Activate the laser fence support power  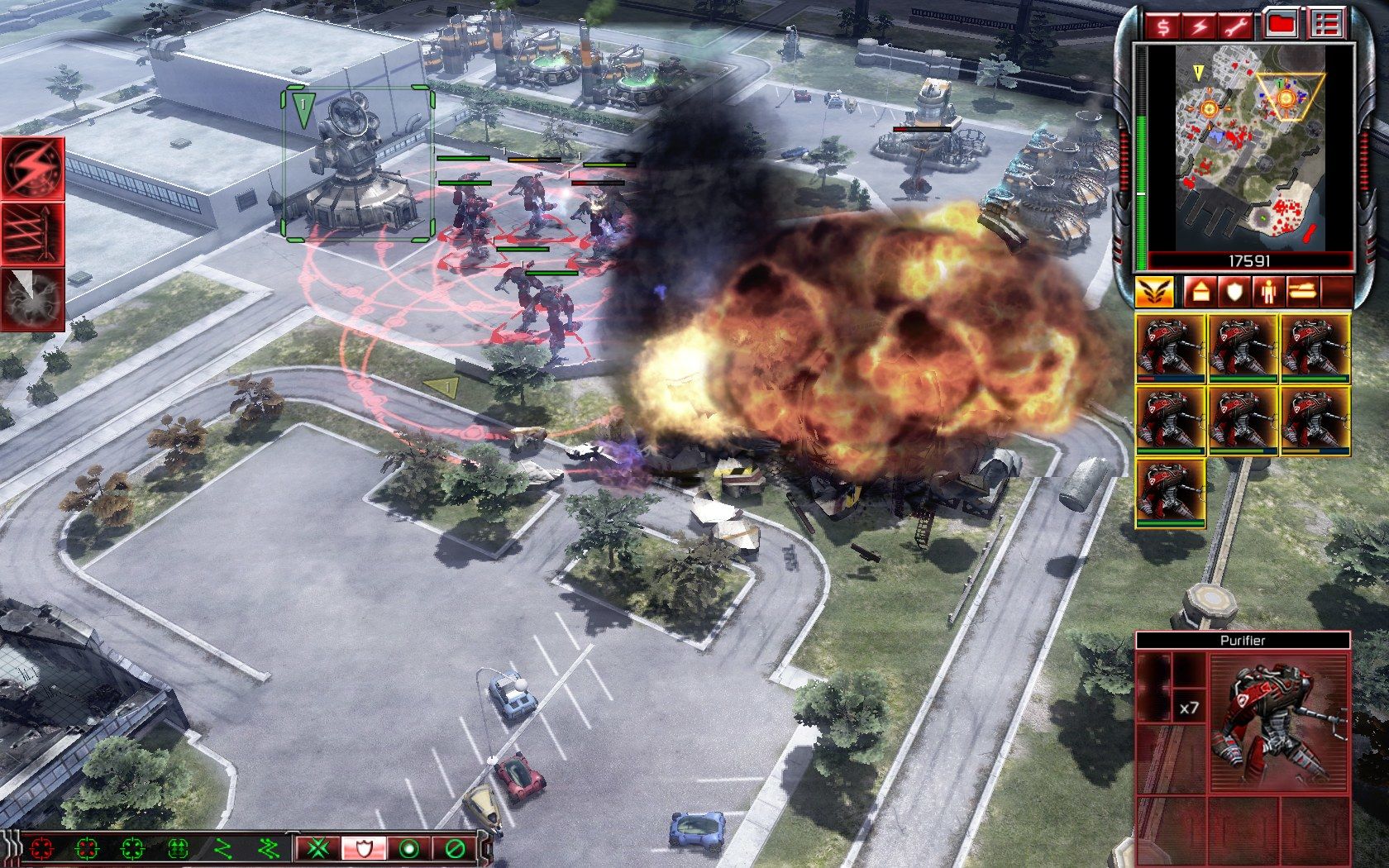[x=33, y=232]
